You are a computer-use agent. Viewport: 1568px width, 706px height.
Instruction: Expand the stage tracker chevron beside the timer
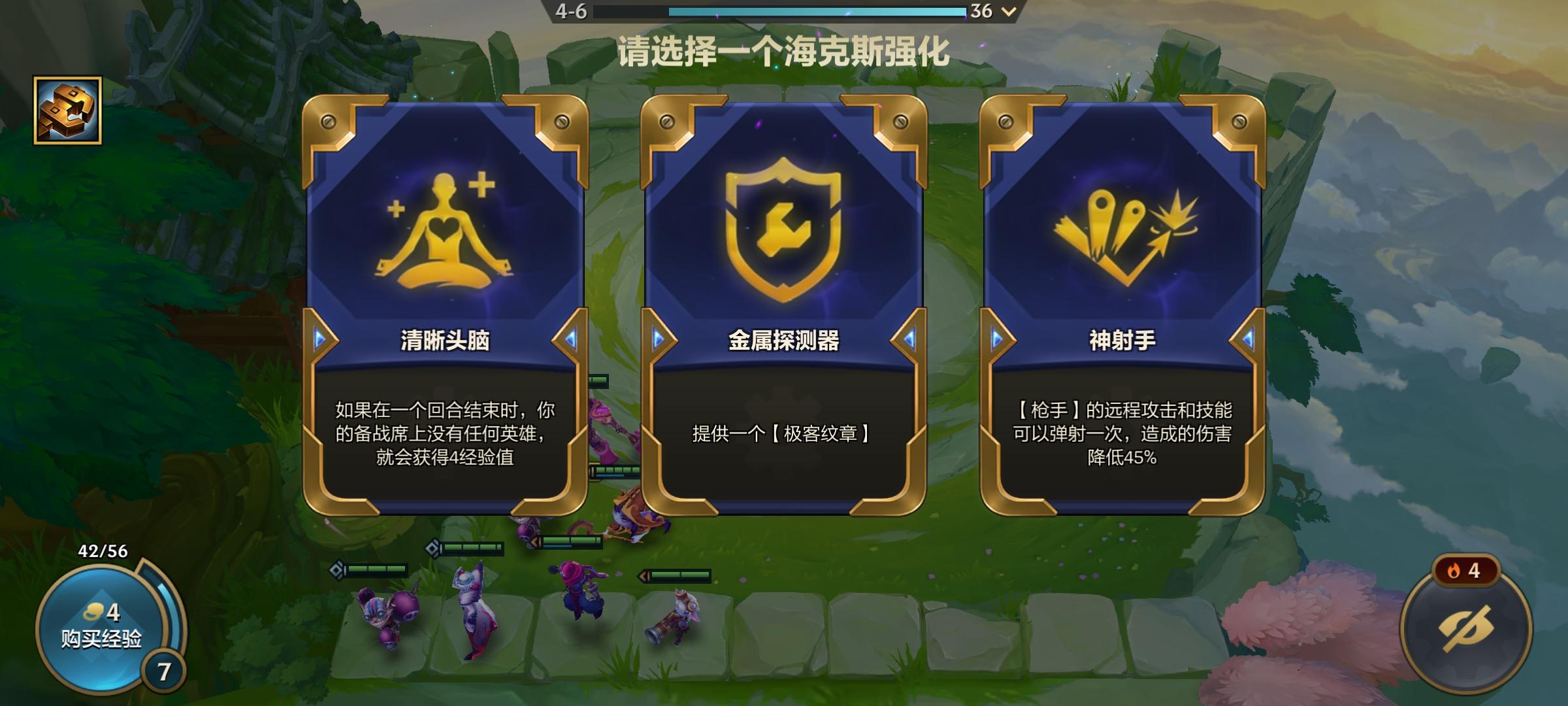point(1008,11)
